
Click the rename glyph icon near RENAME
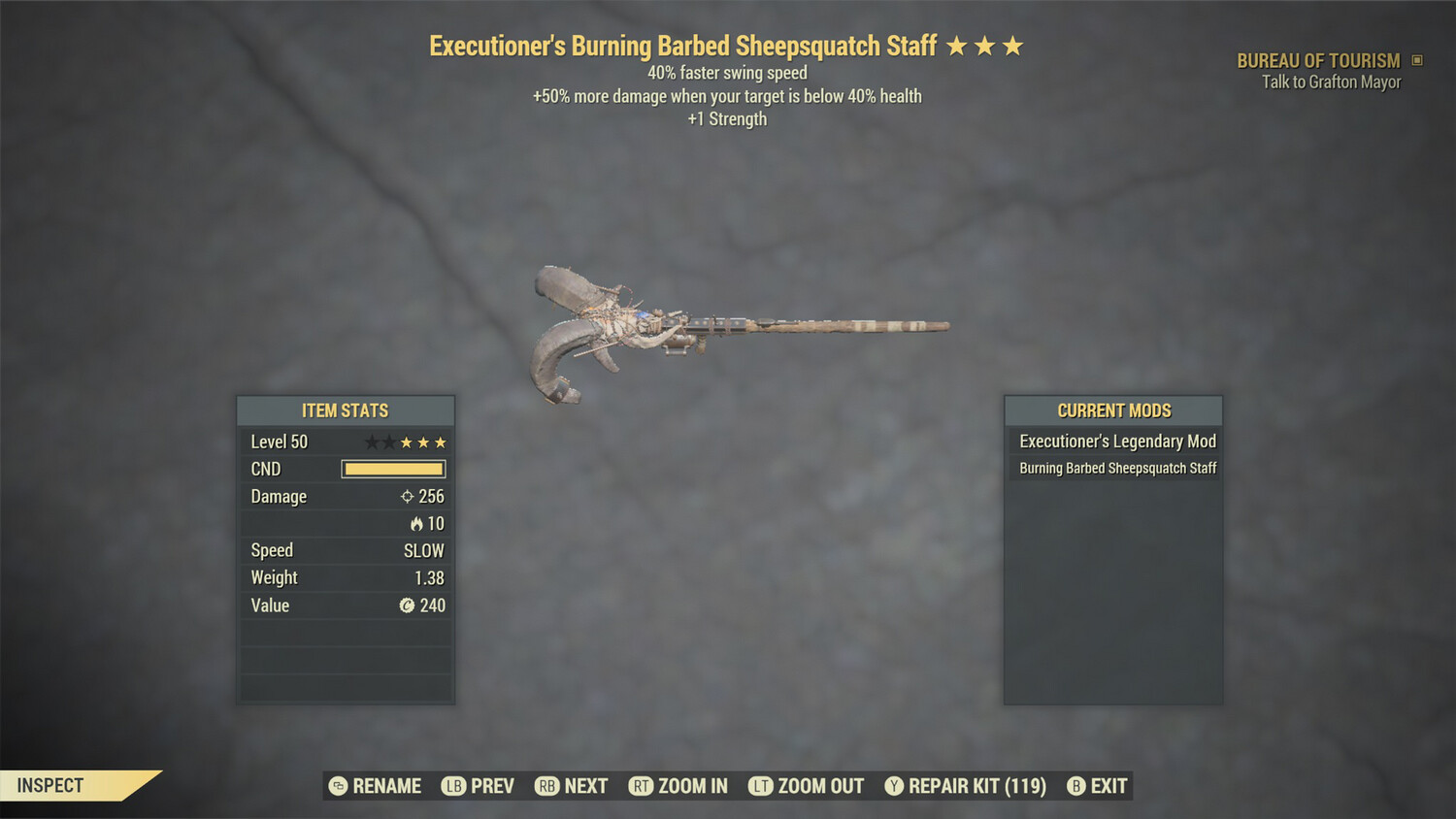(337, 786)
